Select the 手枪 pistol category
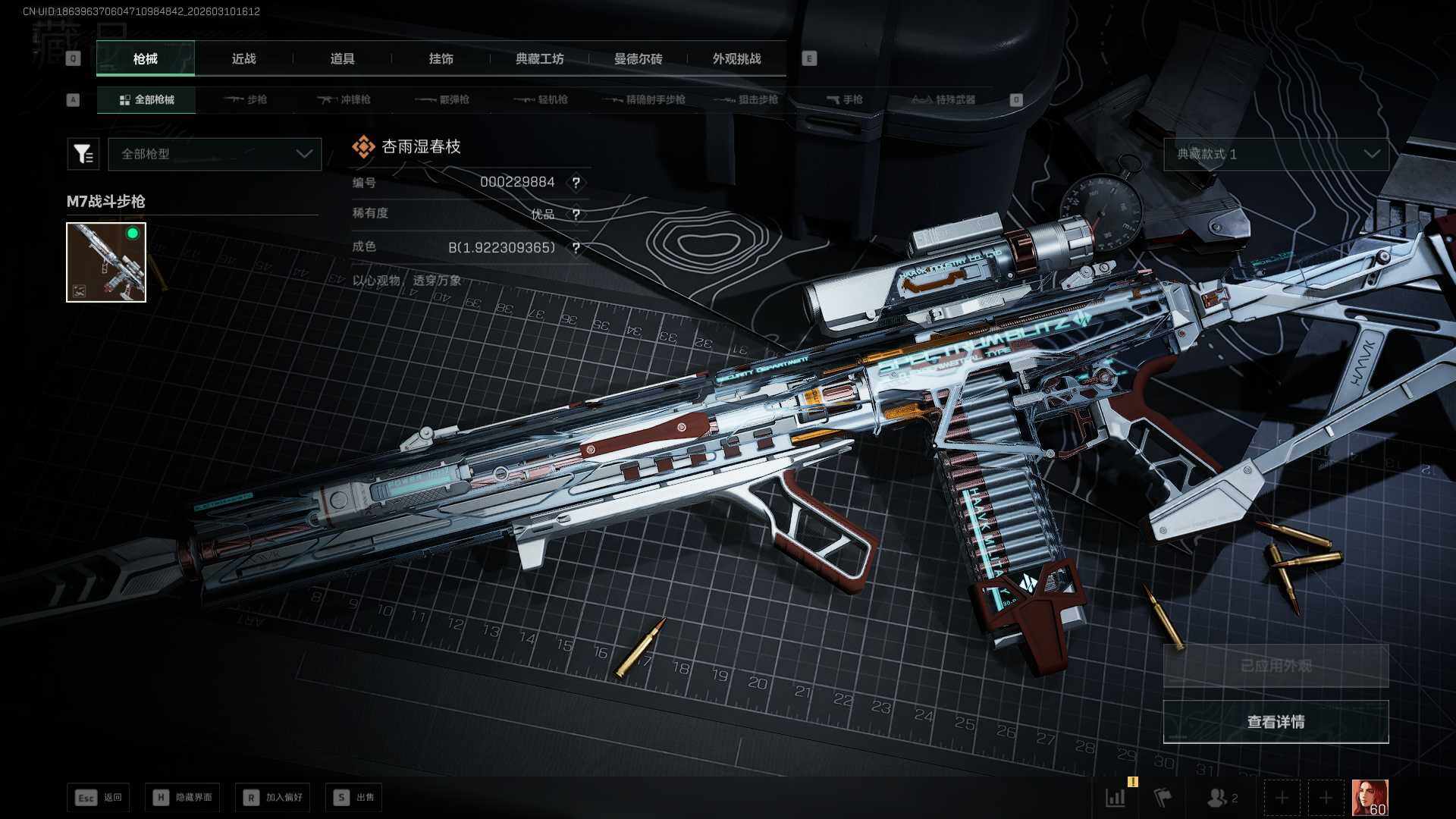Viewport: 1456px width, 819px height. click(x=844, y=99)
